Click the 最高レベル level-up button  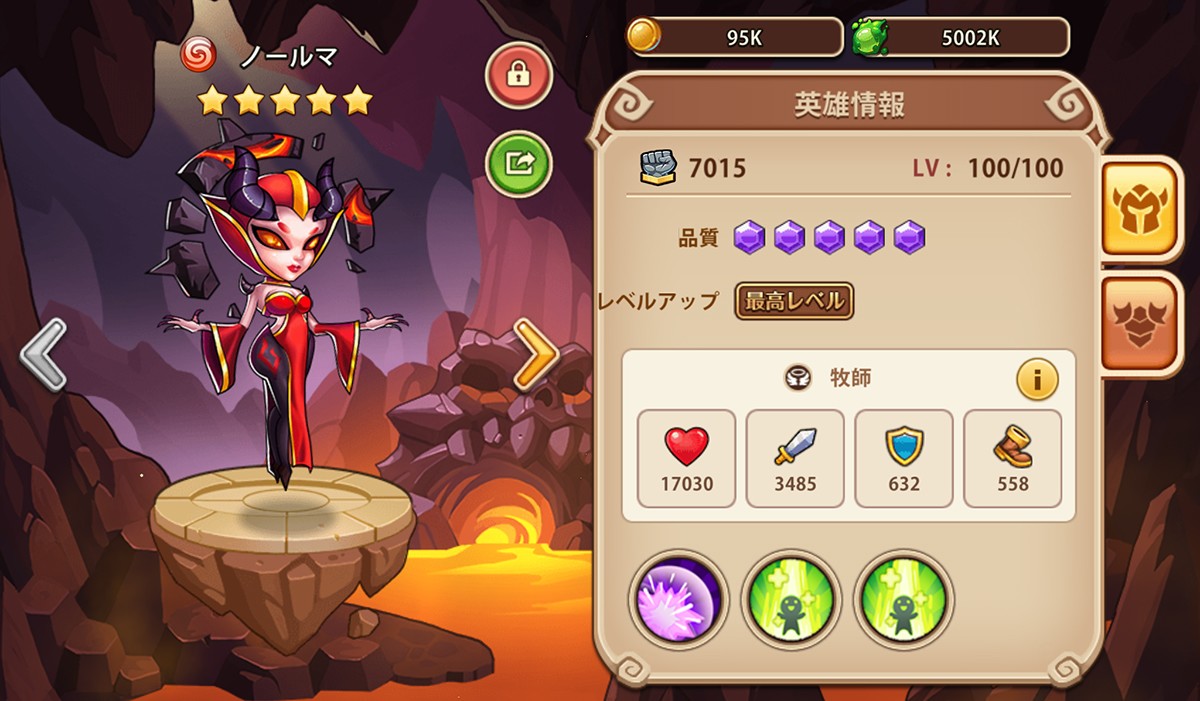[x=794, y=300]
